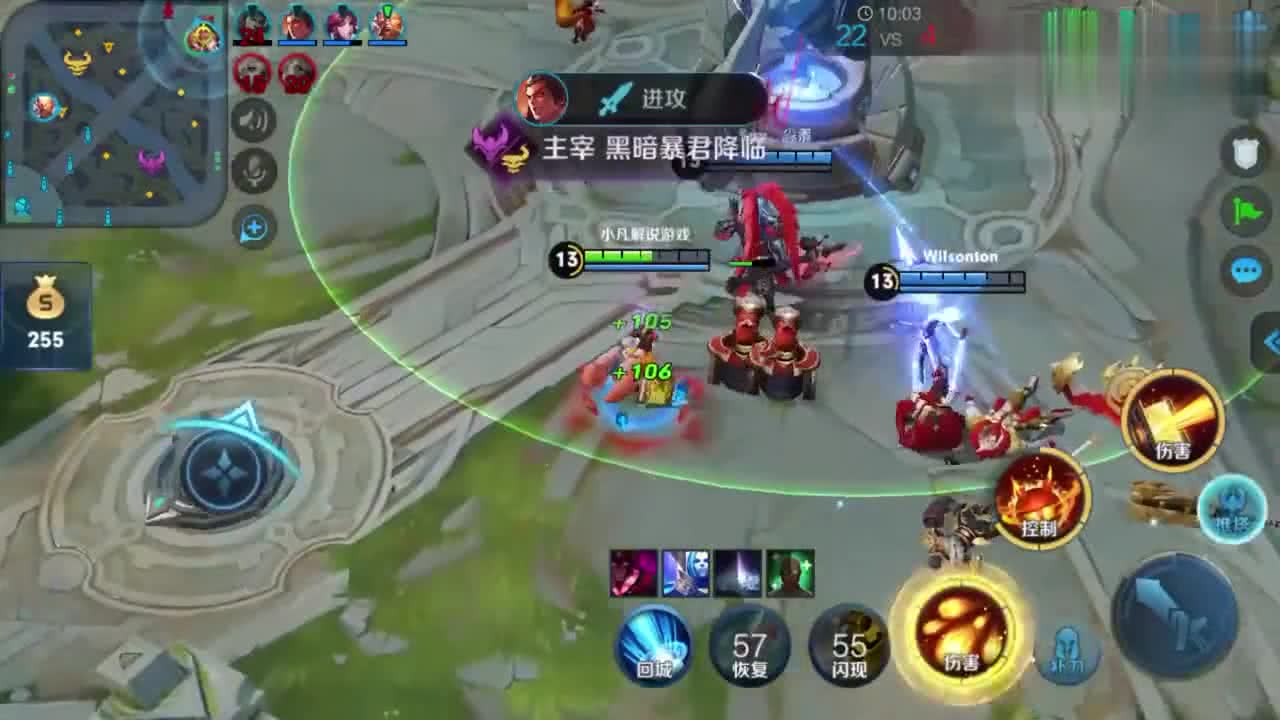Tap the 推塔 attack-tower button
The height and width of the screenshot is (720, 1280).
tap(1231, 509)
